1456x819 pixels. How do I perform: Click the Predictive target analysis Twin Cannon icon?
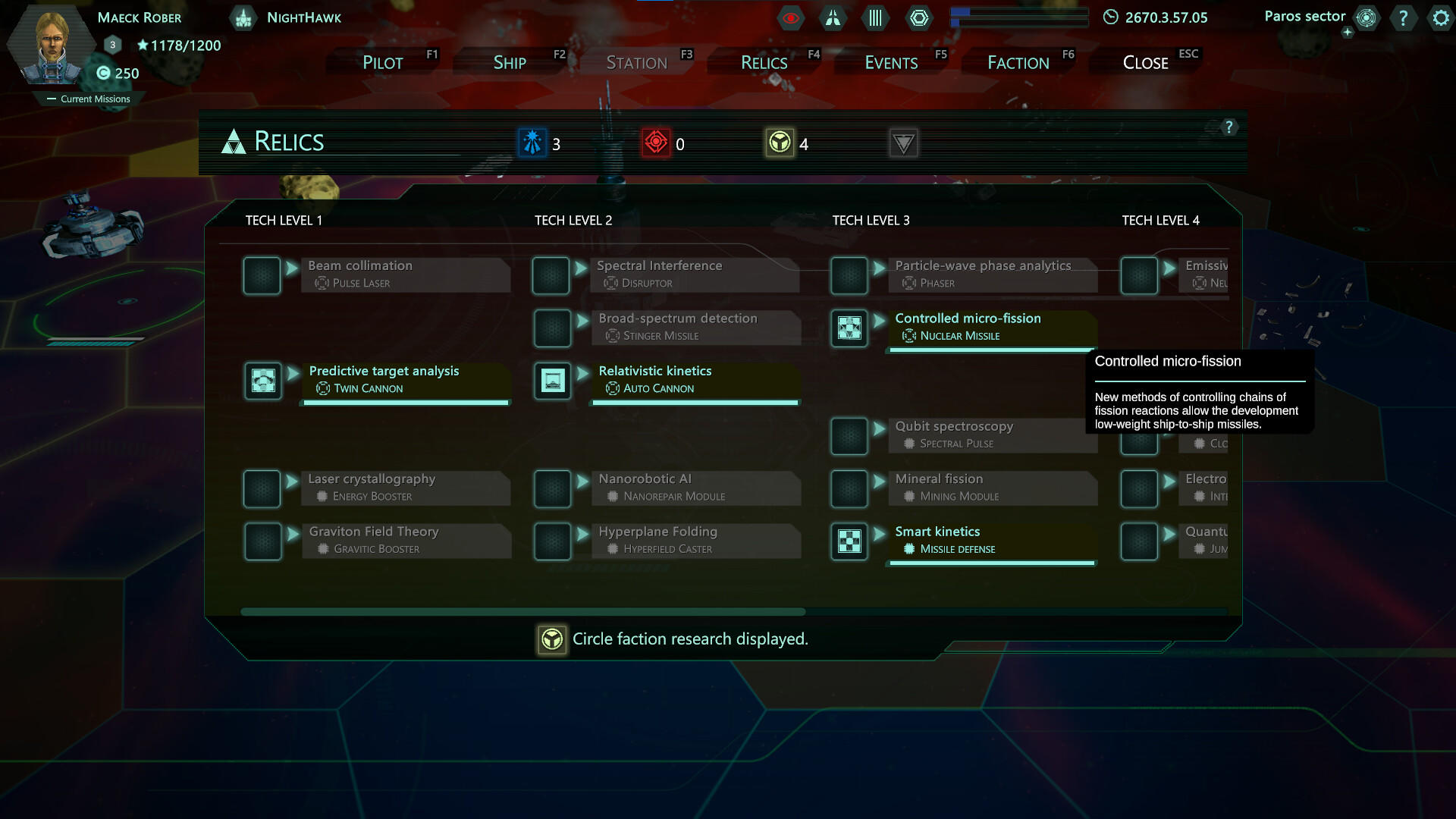pos(263,380)
